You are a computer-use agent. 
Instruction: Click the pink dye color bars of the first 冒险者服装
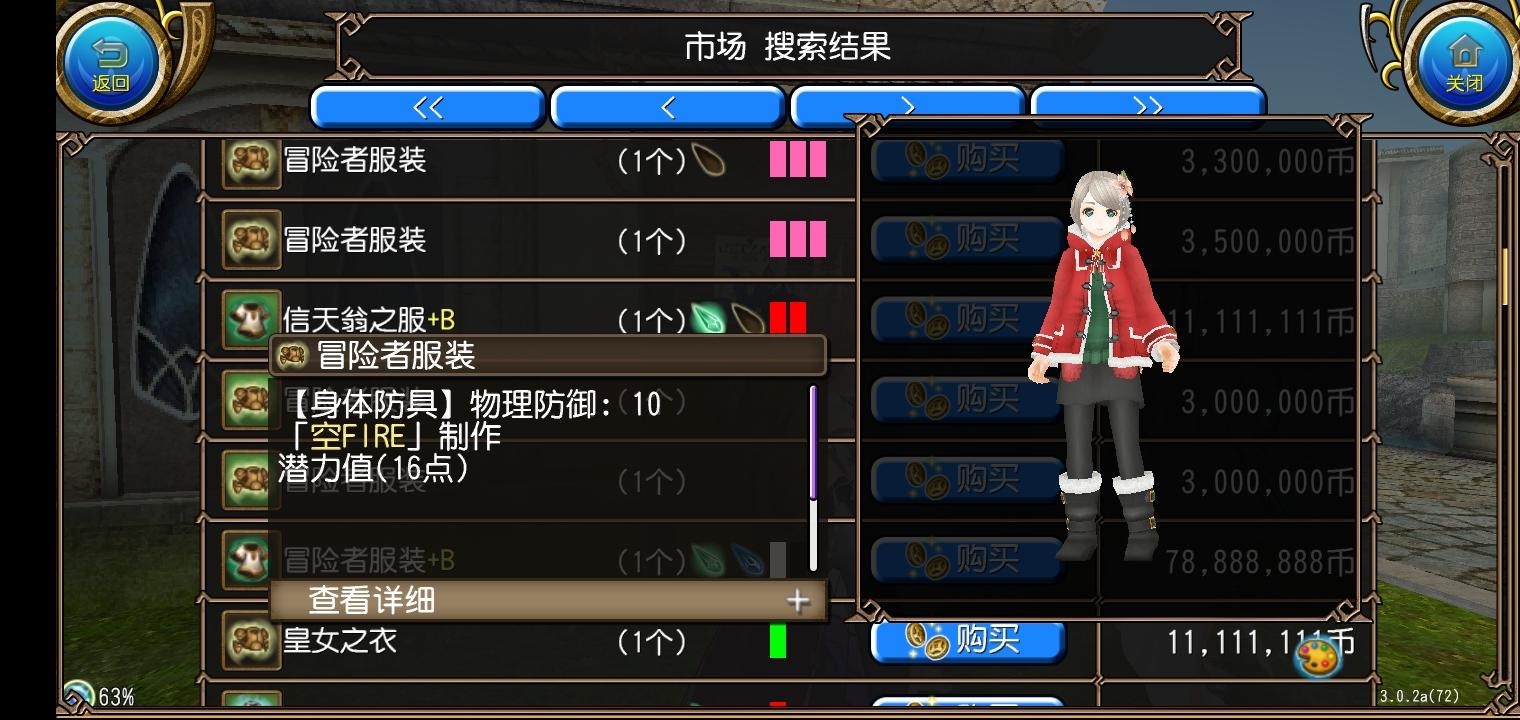point(797,160)
